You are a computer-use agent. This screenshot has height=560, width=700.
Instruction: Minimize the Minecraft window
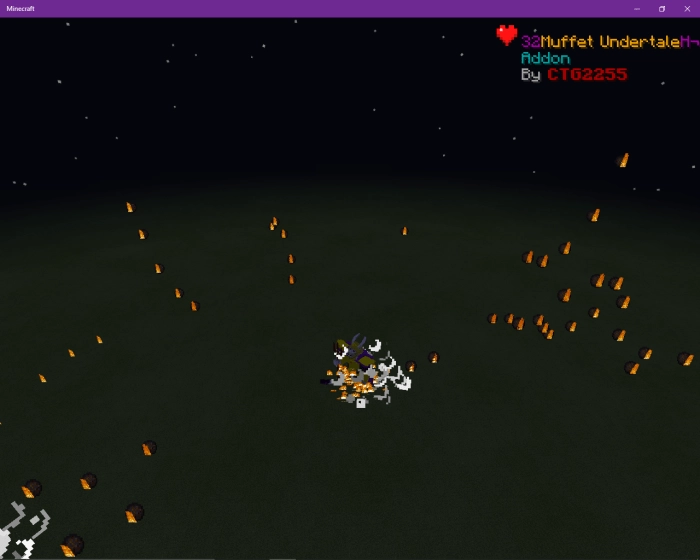point(637,8)
